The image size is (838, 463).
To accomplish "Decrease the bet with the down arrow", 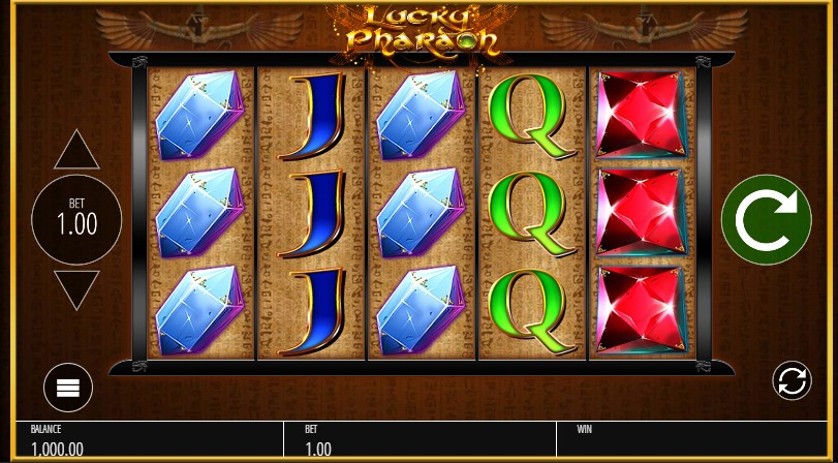I will click(x=76, y=289).
